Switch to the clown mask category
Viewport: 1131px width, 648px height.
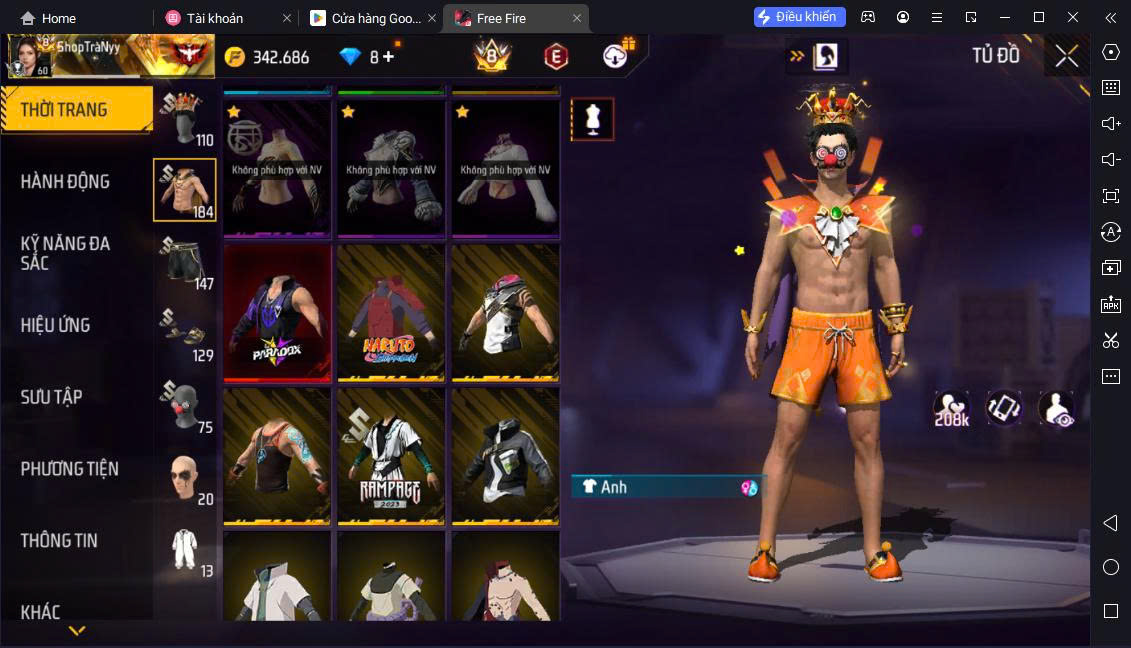[184, 406]
